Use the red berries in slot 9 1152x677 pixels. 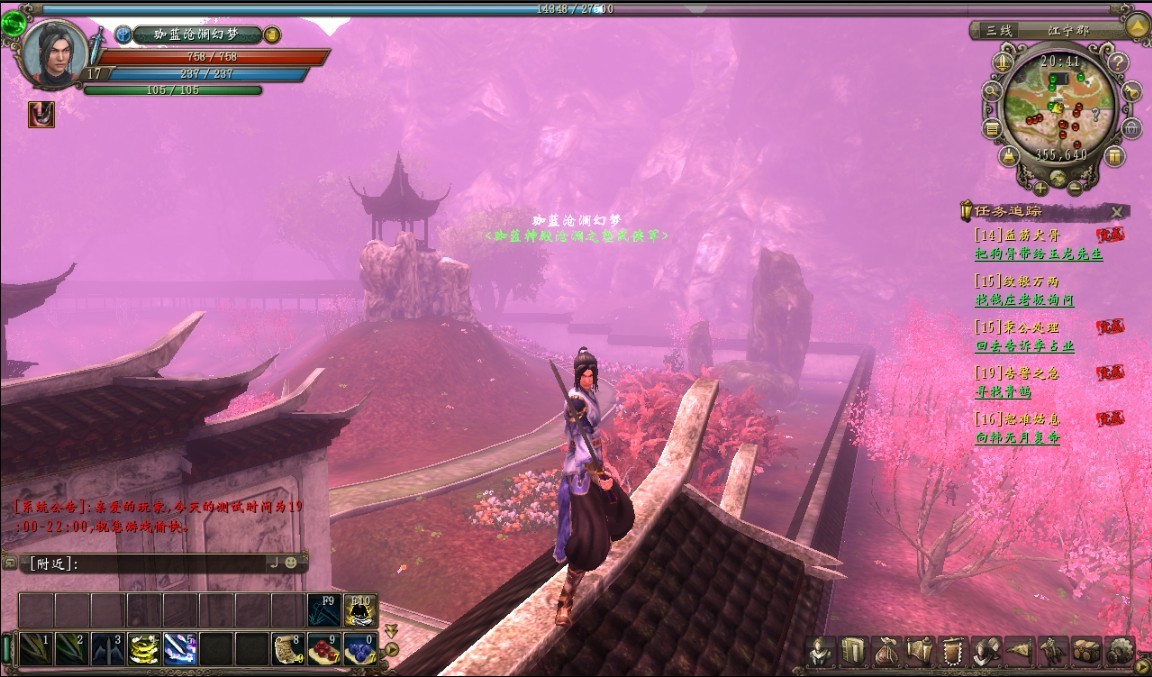323,649
